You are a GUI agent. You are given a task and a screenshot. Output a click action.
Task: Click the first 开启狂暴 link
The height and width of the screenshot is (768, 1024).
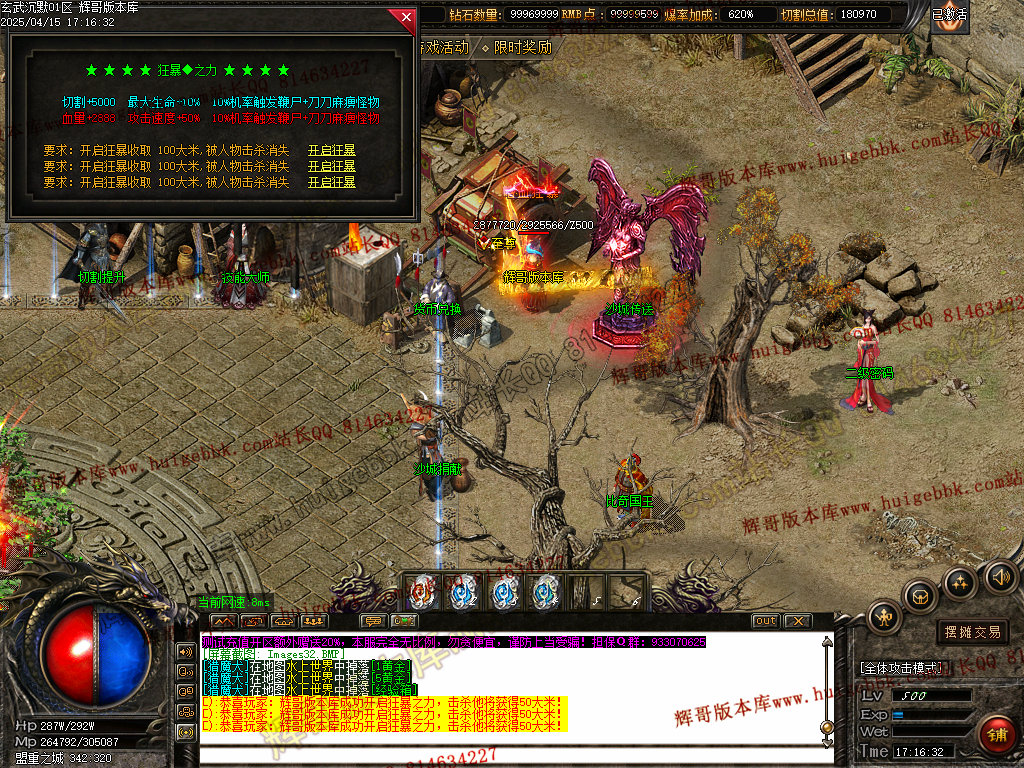(331, 151)
